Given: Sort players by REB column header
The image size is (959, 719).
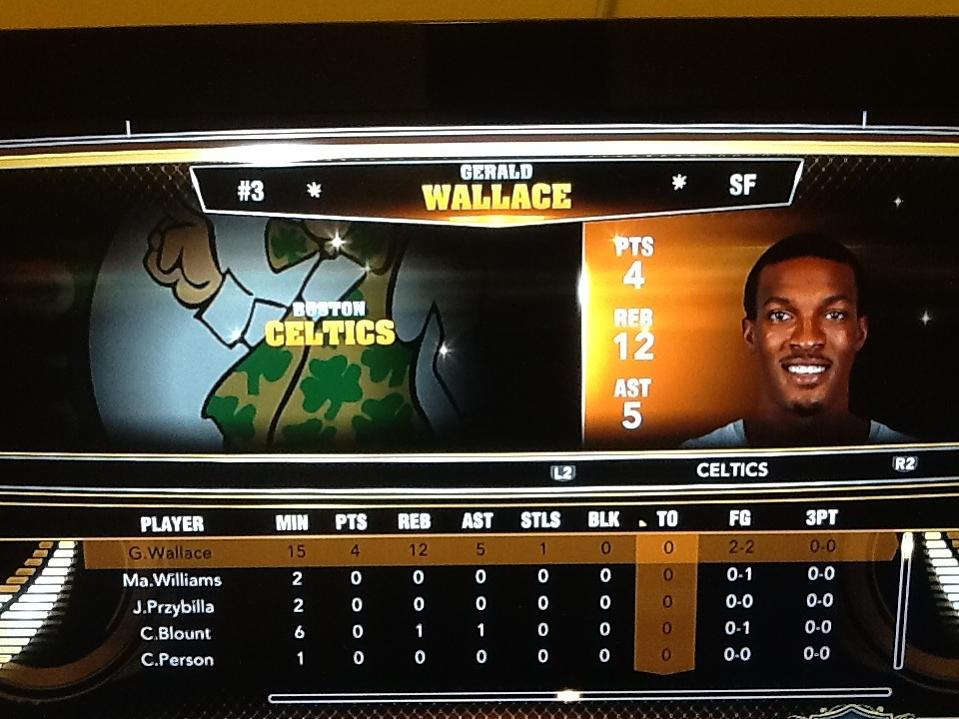Looking at the screenshot, I should point(414,521).
